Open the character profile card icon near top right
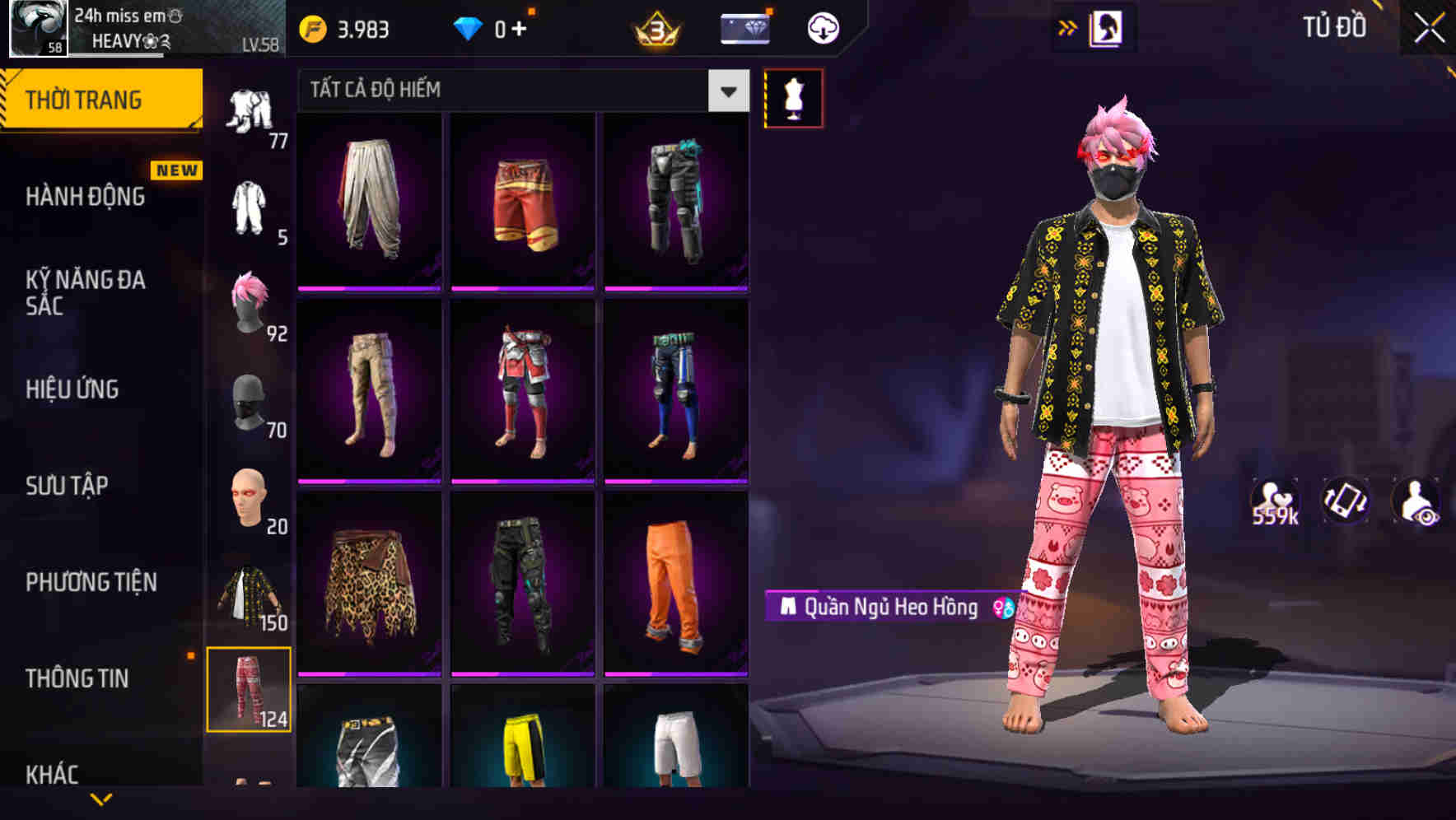The height and width of the screenshot is (820, 1456). 1107,27
